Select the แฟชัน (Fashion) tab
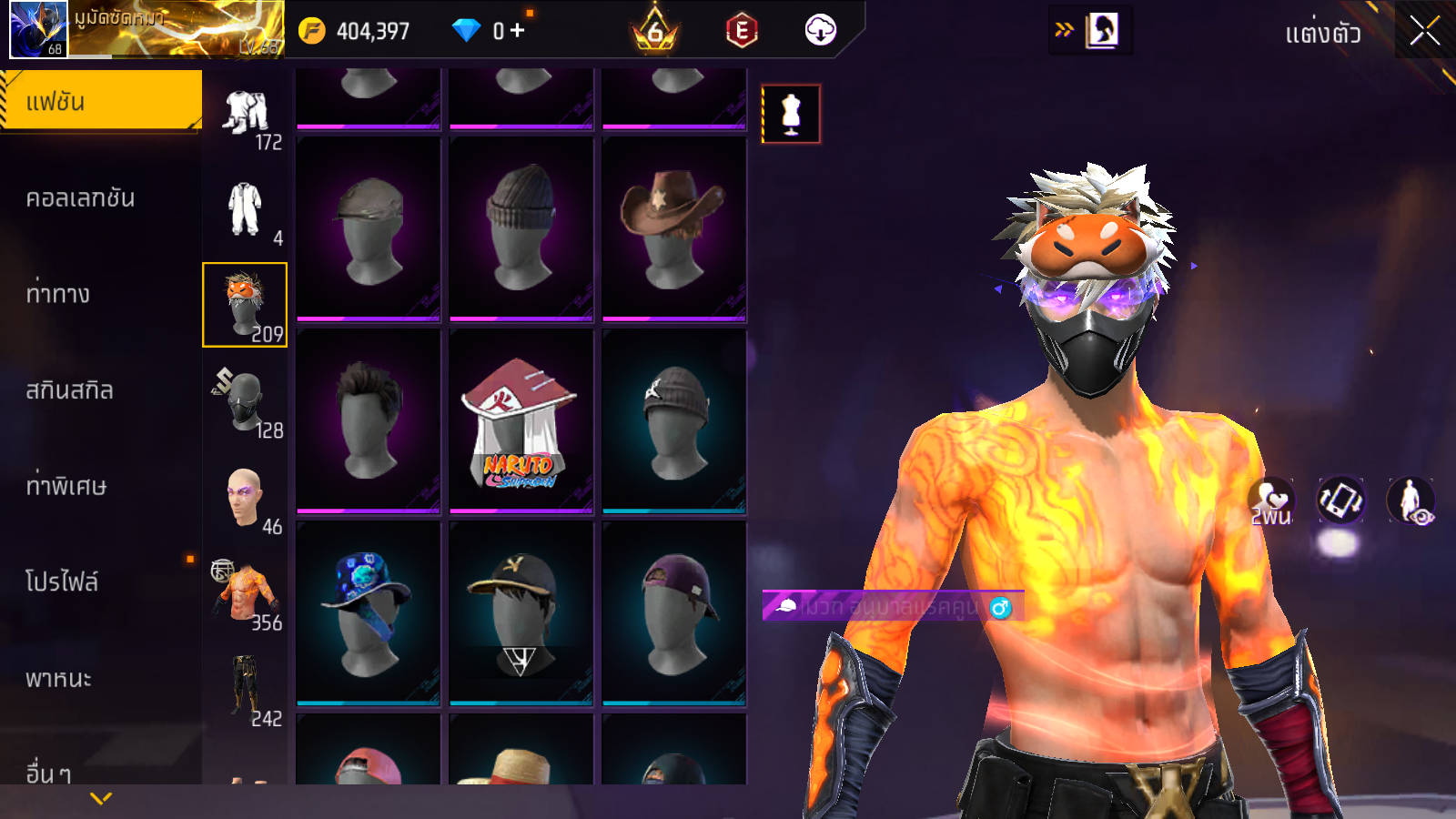 (100, 101)
